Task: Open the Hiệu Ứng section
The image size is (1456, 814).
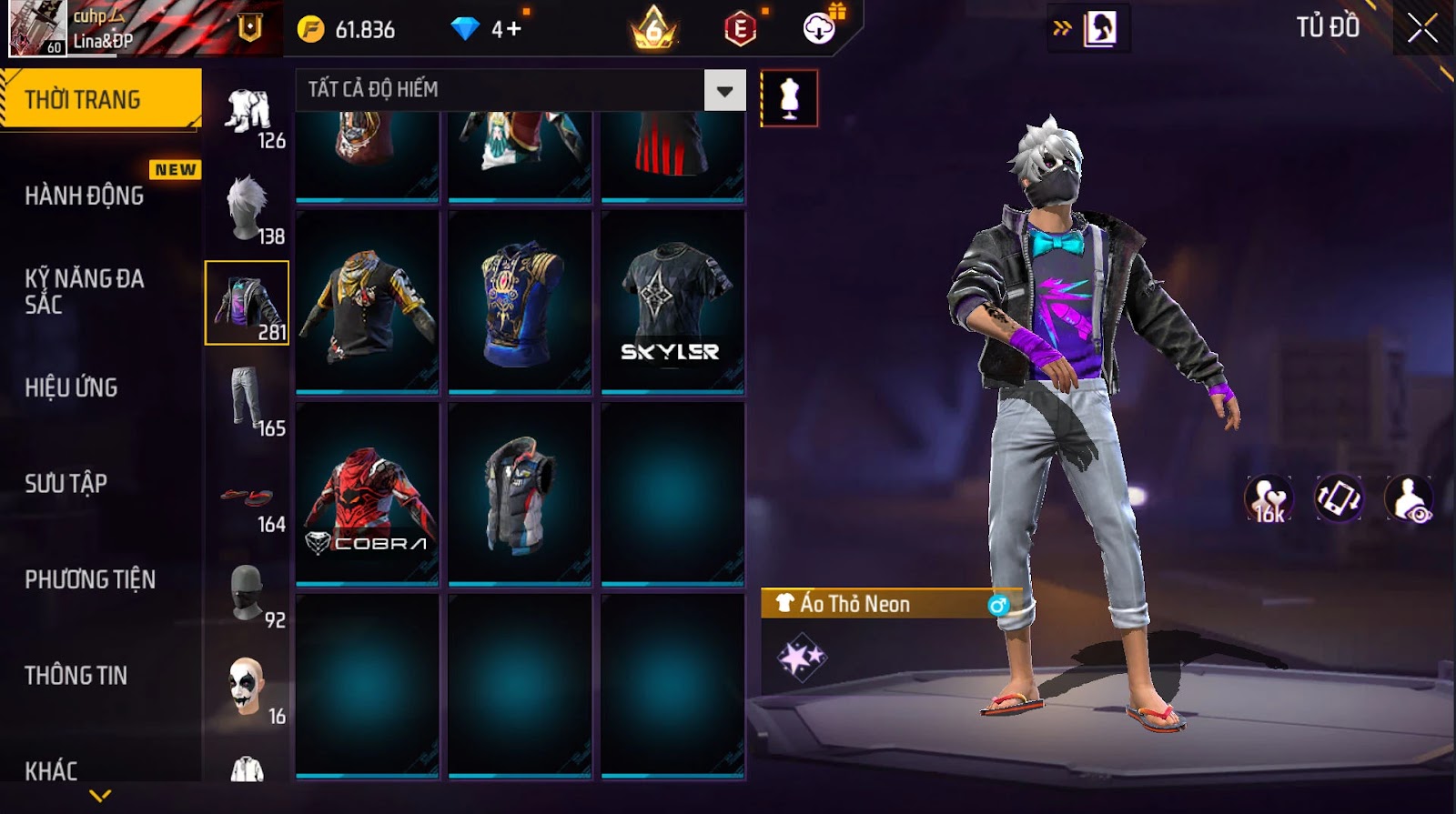Action: point(71,387)
